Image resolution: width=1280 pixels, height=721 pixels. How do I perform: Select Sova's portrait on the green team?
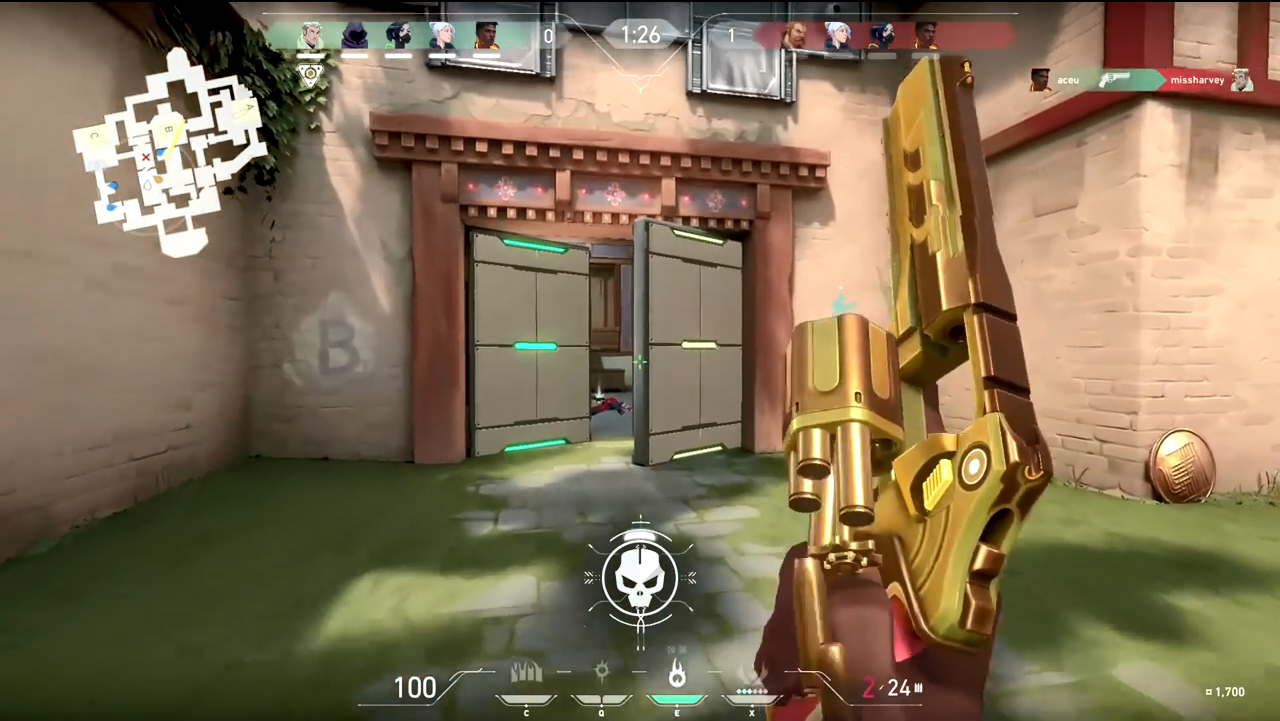(x=312, y=36)
